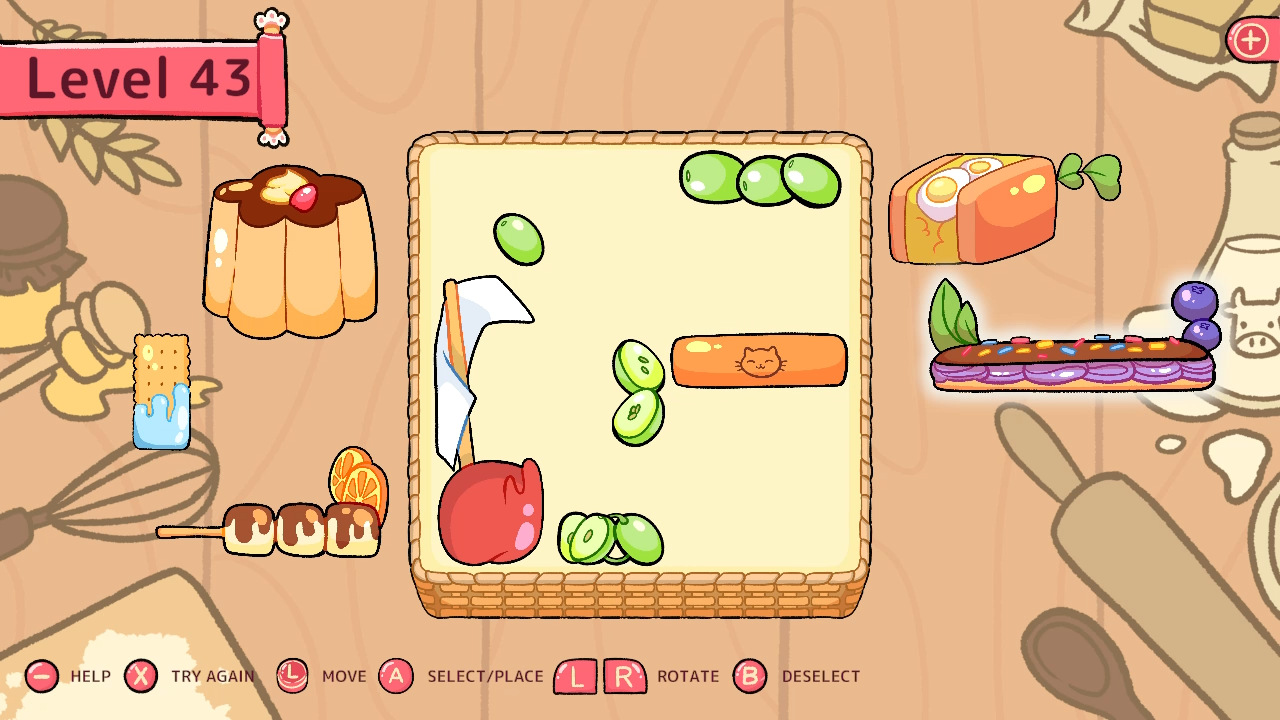Open the orange plus button top right
Screen dimensions: 1280x720
click(1249, 40)
